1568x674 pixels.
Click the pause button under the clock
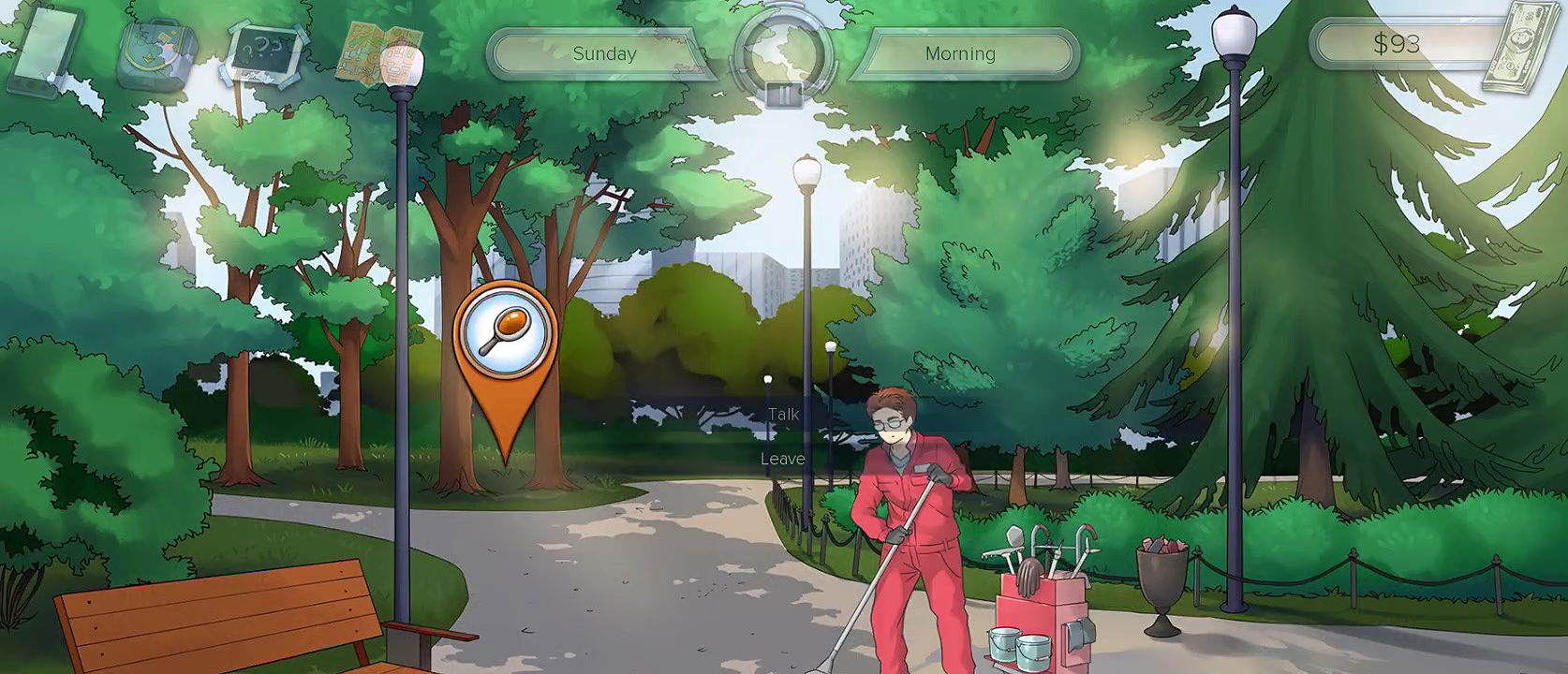click(783, 94)
